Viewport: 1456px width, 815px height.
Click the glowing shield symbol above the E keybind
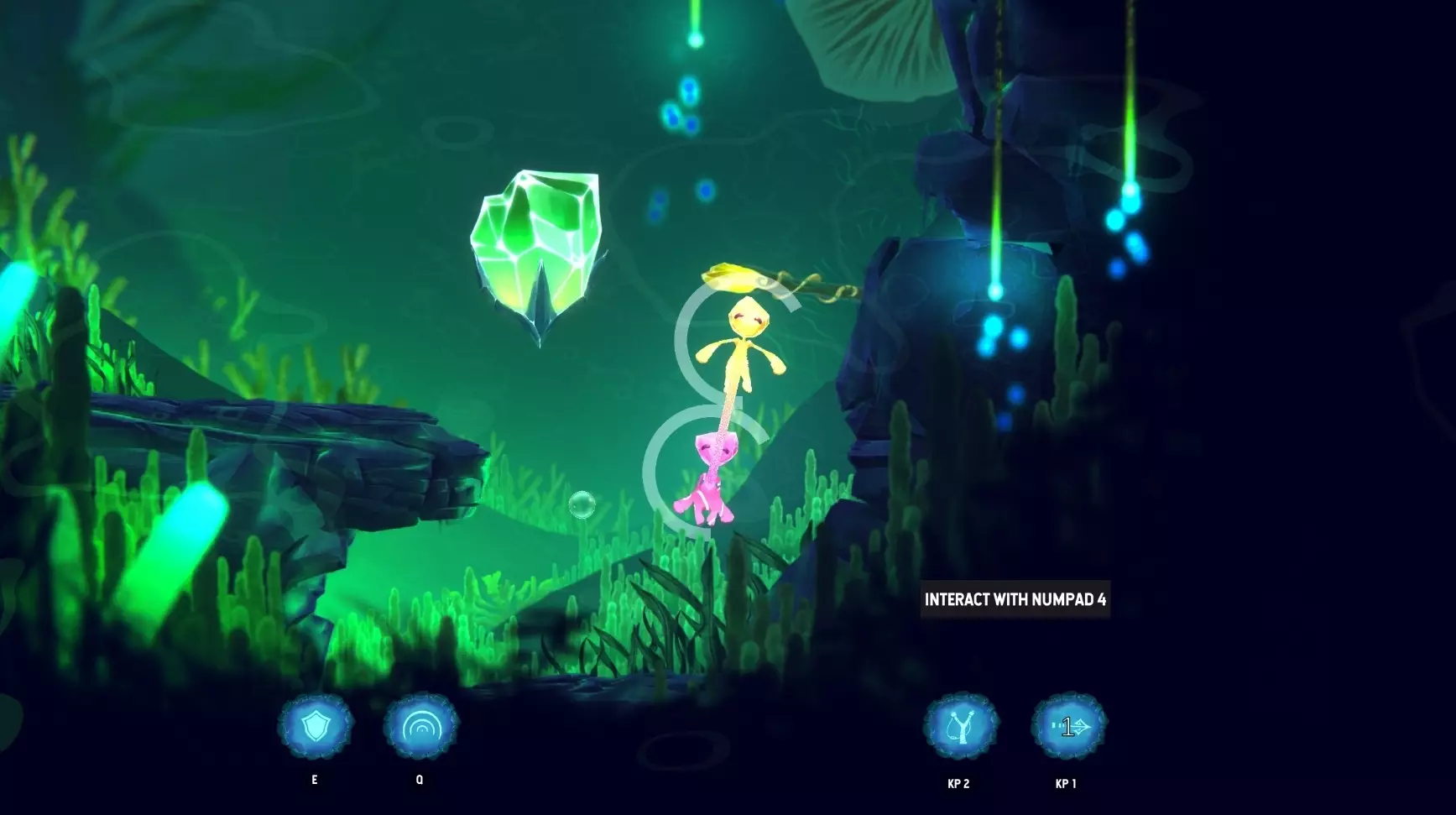pos(314,726)
